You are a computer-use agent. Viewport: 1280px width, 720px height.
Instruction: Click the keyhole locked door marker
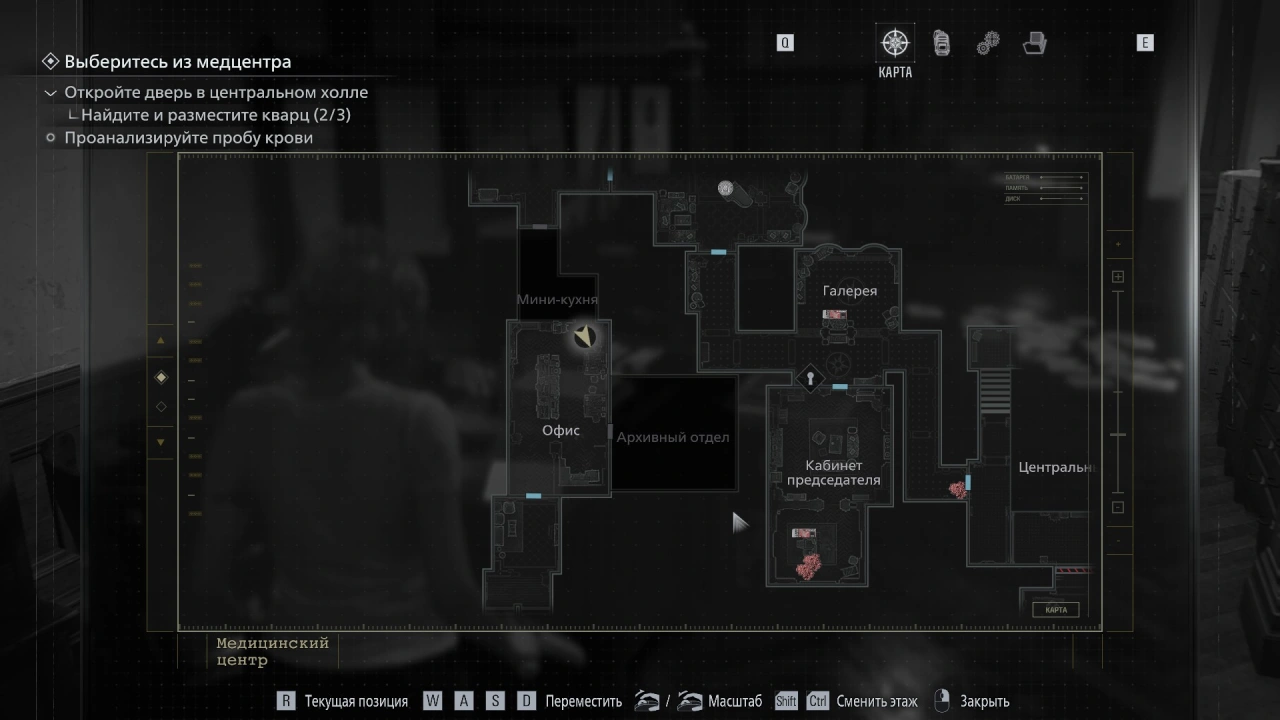click(x=810, y=378)
